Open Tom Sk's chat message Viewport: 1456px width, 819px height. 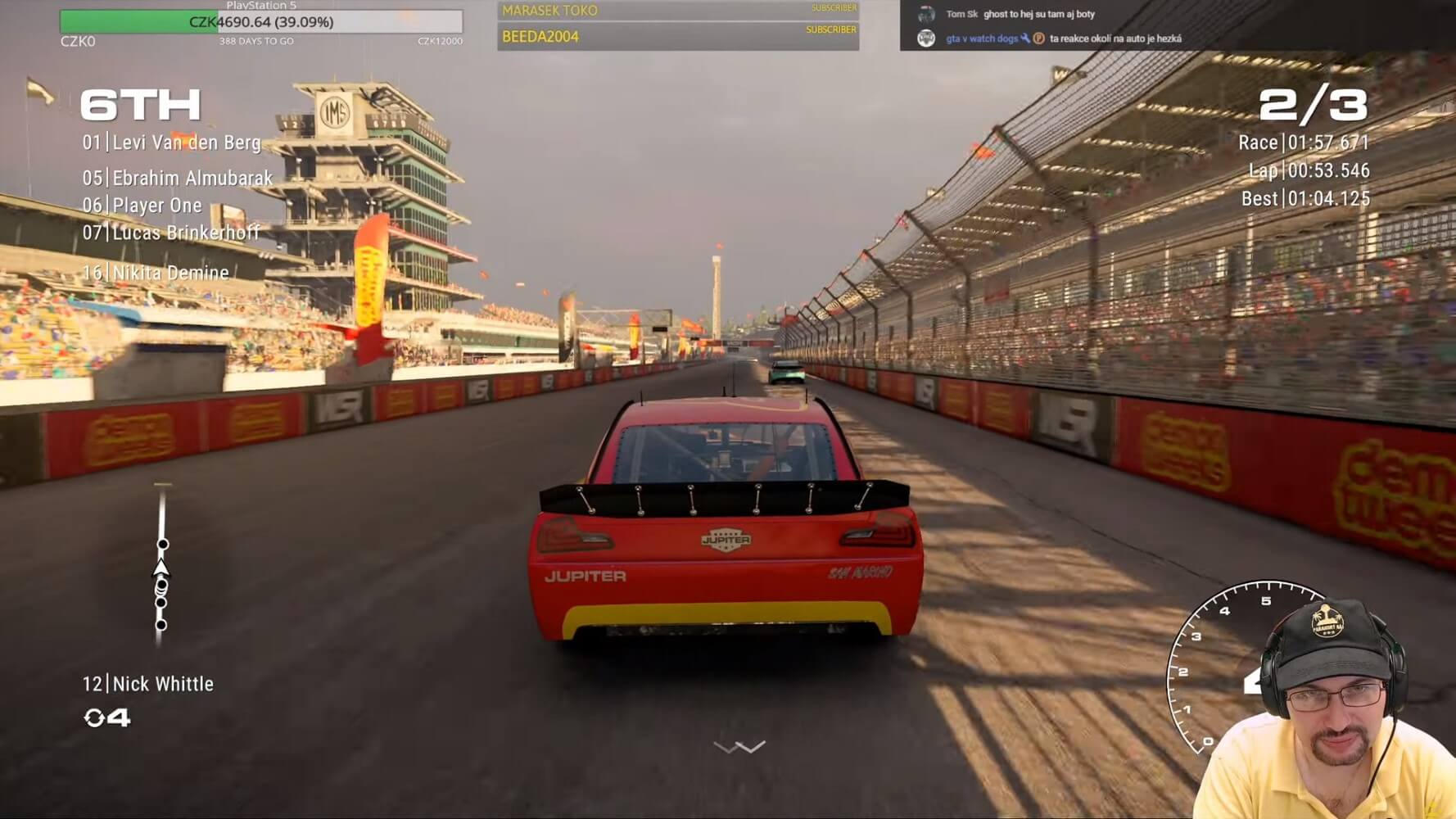pos(1020,14)
